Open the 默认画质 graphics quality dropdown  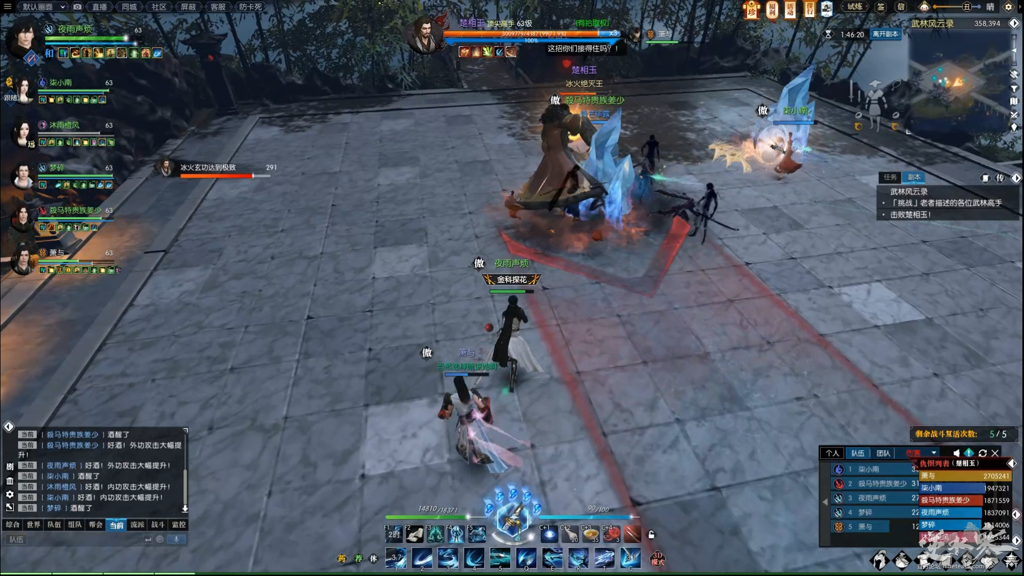click(x=44, y=6)
